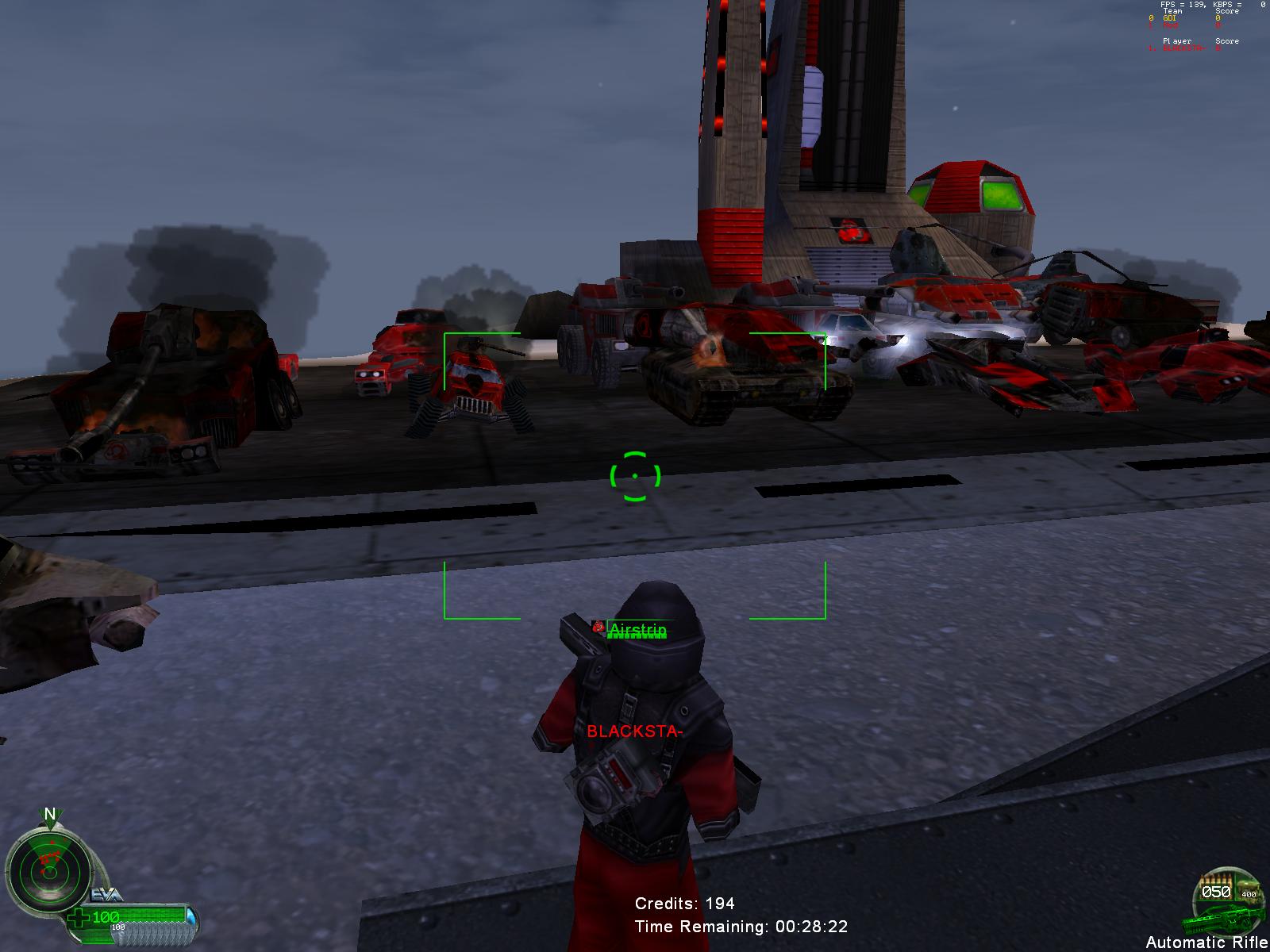Click the circular radar minimap
1270x952 pixels.
pyautogui.click(x=48, y=871)
